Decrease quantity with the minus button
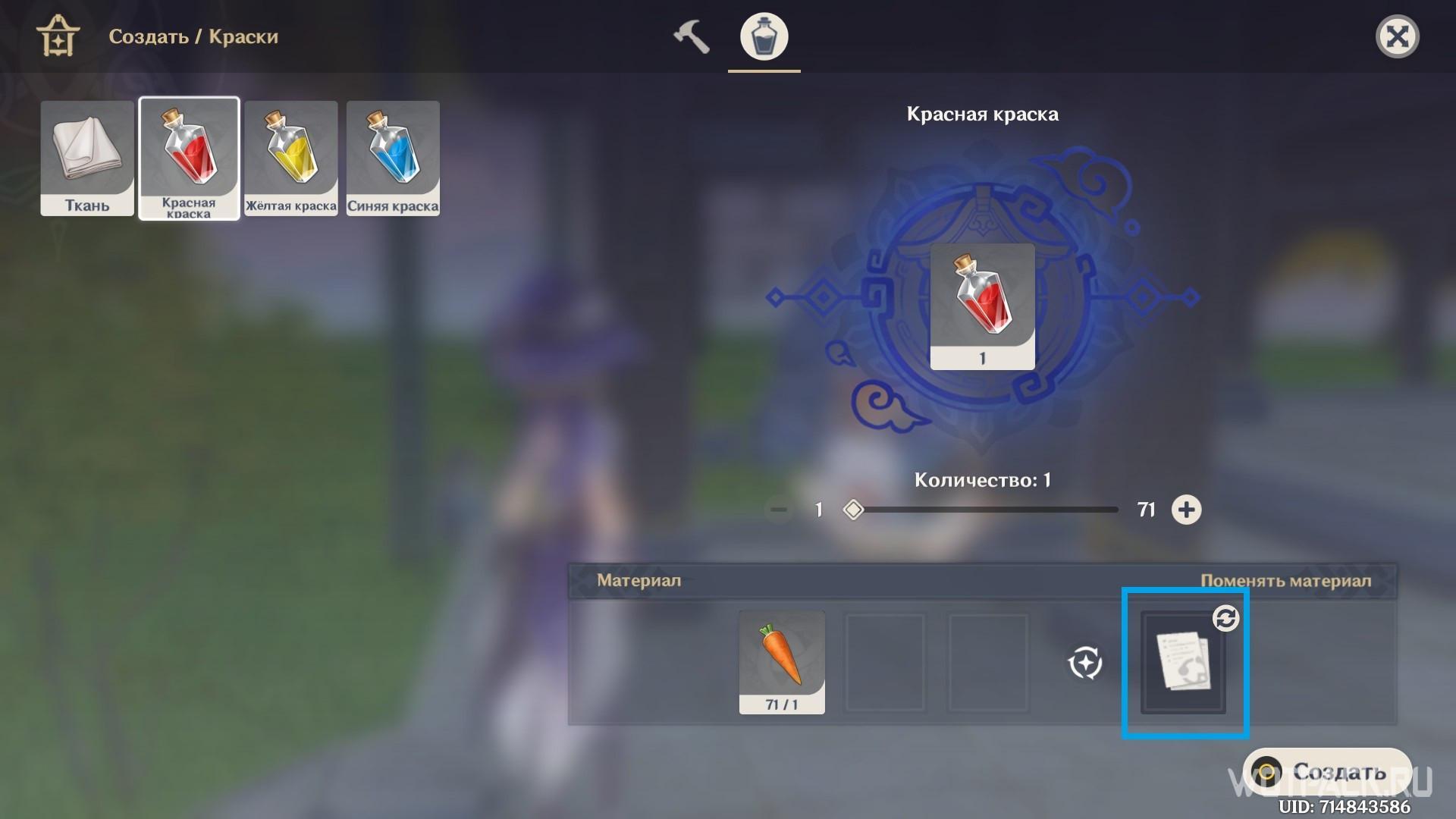This screenshot has height=819, width=1456. [x=779, y=510]
